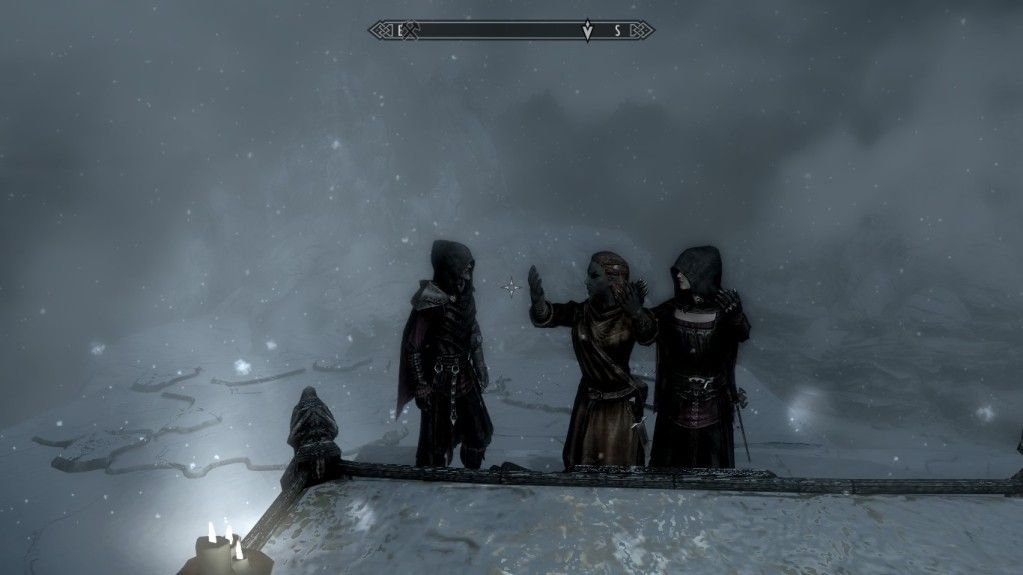Select the crossed pickaxes mine marker on compass
This screenshot has height=575, width=1023.
coord(409,30)
